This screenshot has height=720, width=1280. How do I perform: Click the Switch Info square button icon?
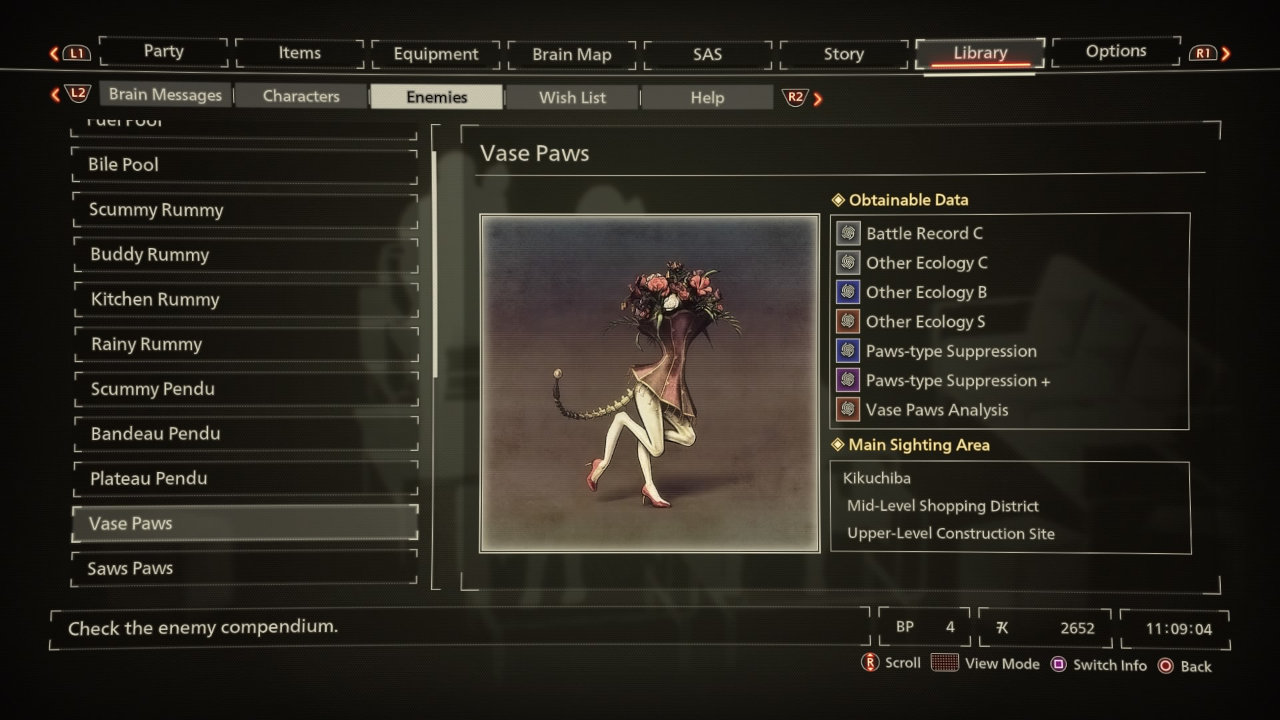pyautogui.click(x=1059, y=663)
